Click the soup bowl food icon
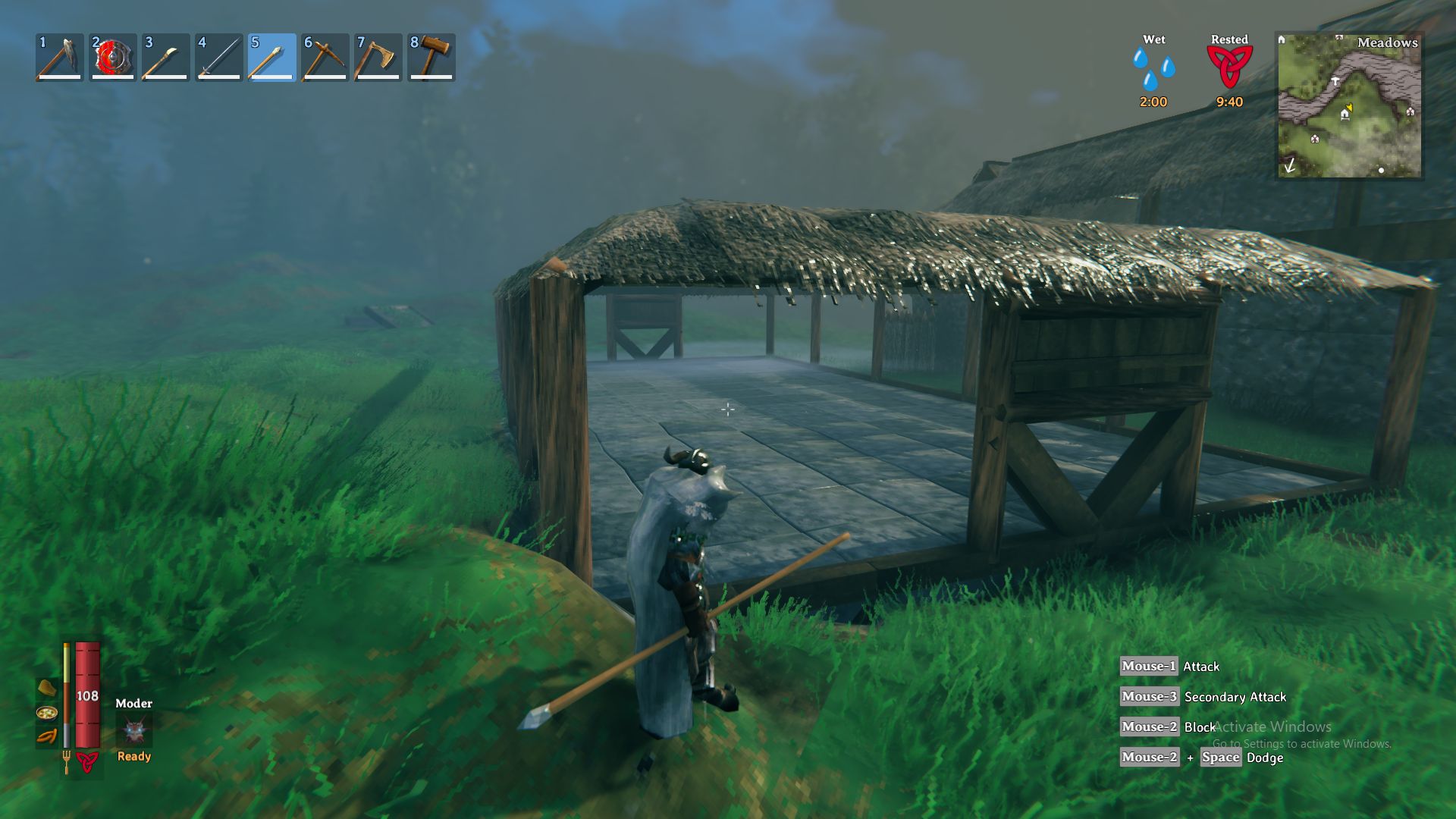 47,713
